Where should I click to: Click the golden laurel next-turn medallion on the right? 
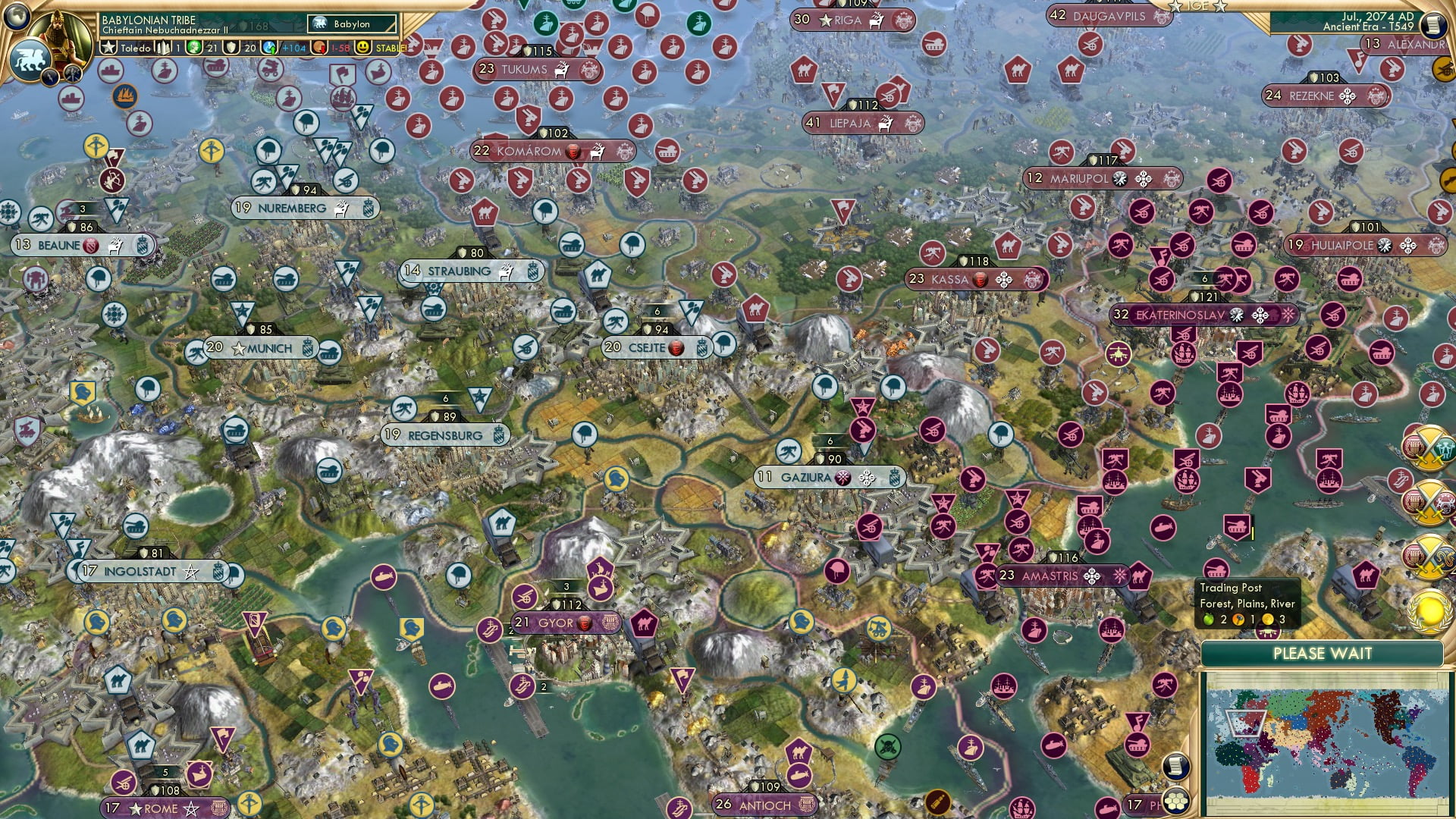[1429, 611]
